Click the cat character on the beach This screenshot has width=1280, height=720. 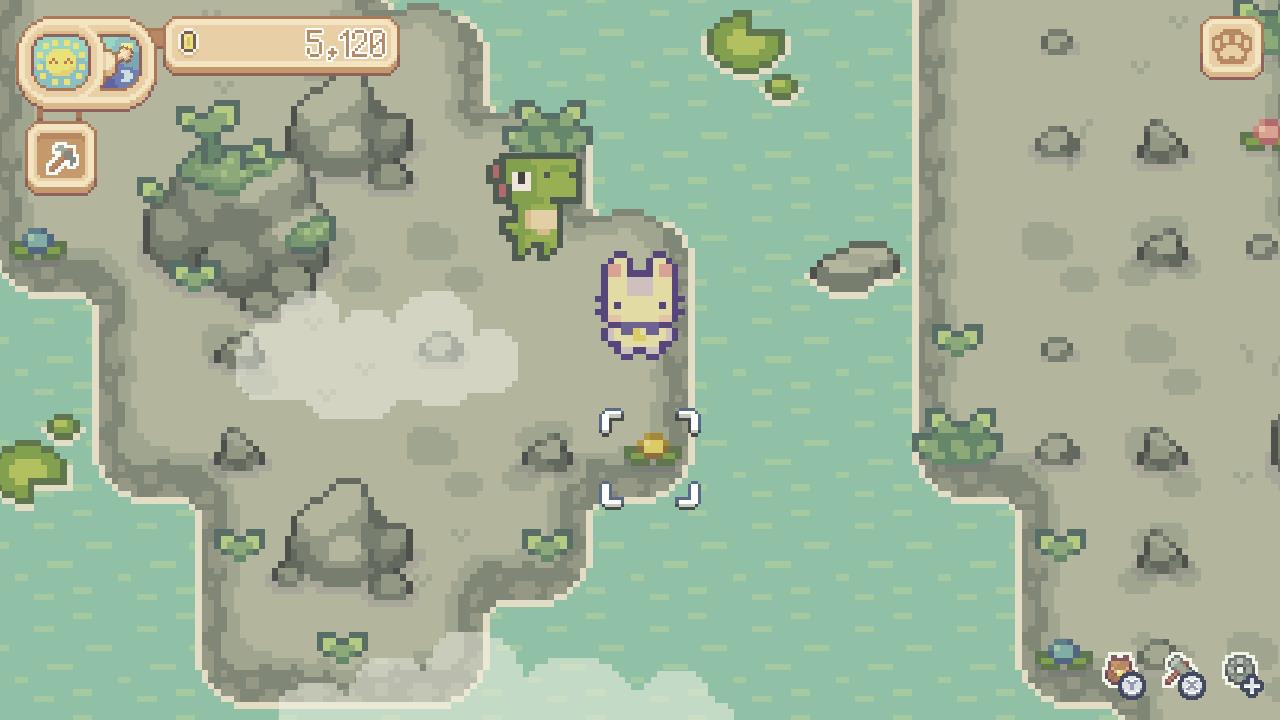click(x=636, y=300)
